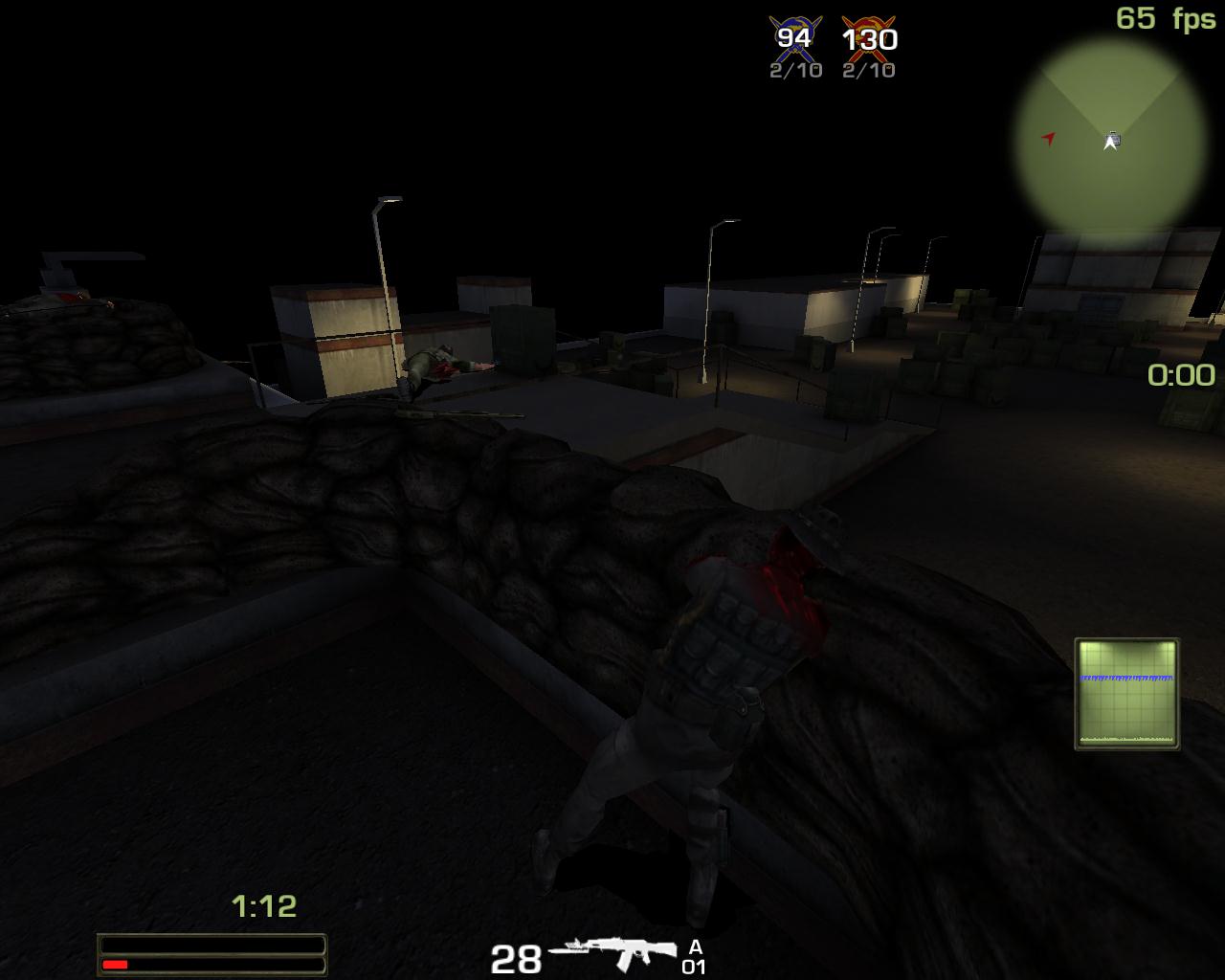Click the circular radar minimap
This screenshot has width=1225, height=980.
pos(1110,136)
